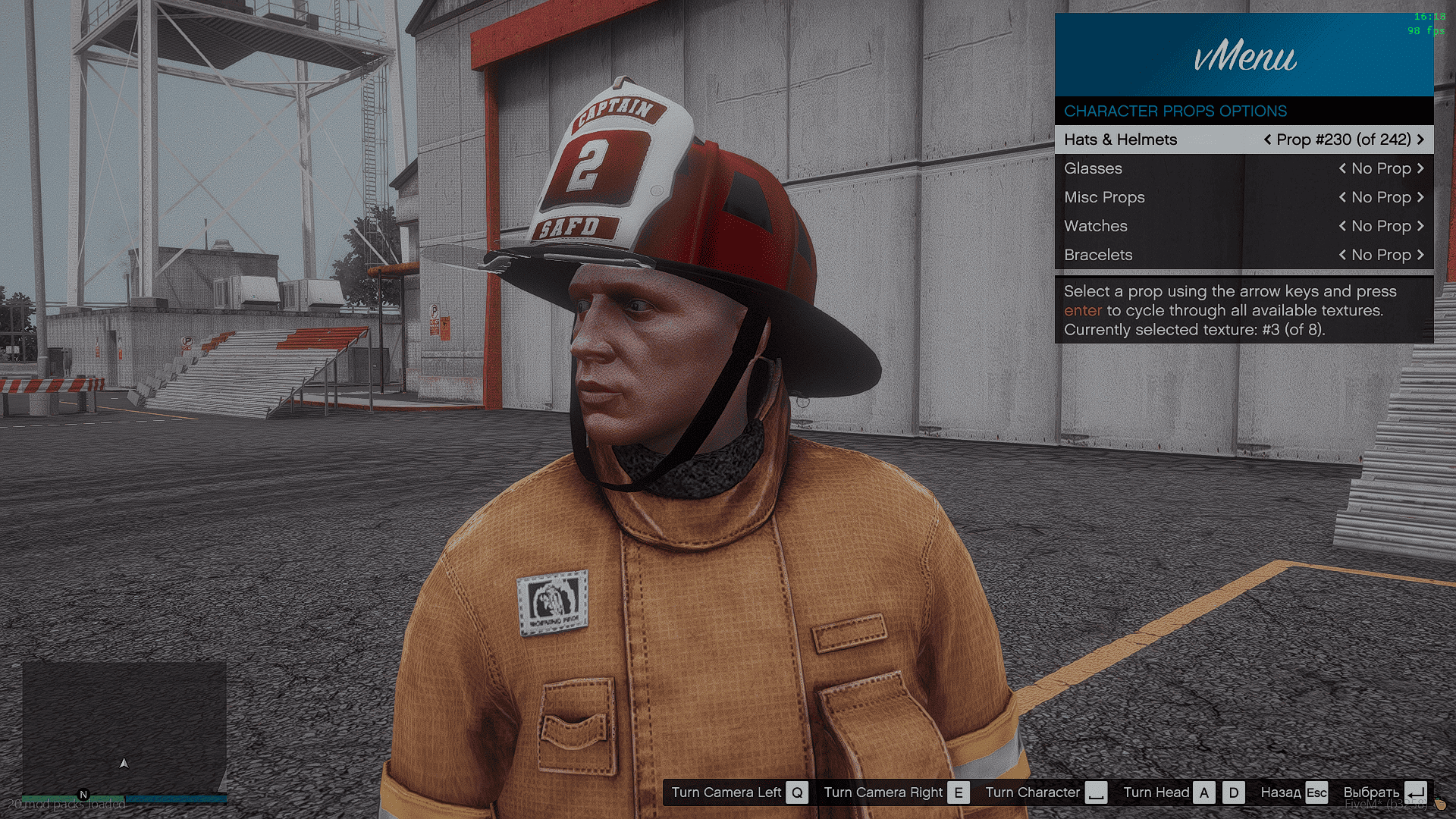Advance Watches to the next prop
This screenshot has height=819, width=1456.
pyautogui.click(x=1420, y=226)
